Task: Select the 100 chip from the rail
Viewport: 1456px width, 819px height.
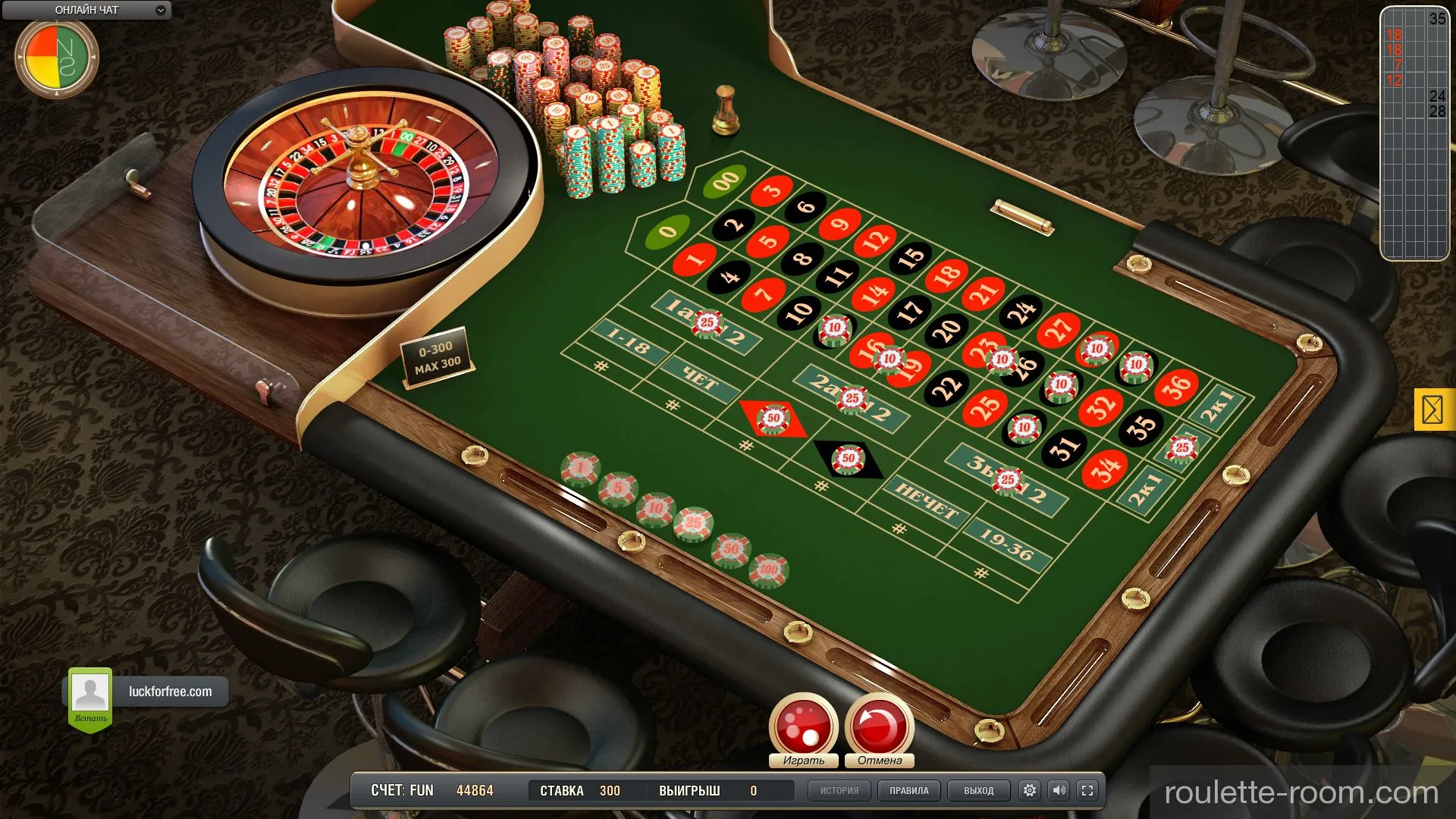Action: click(768, 570)
